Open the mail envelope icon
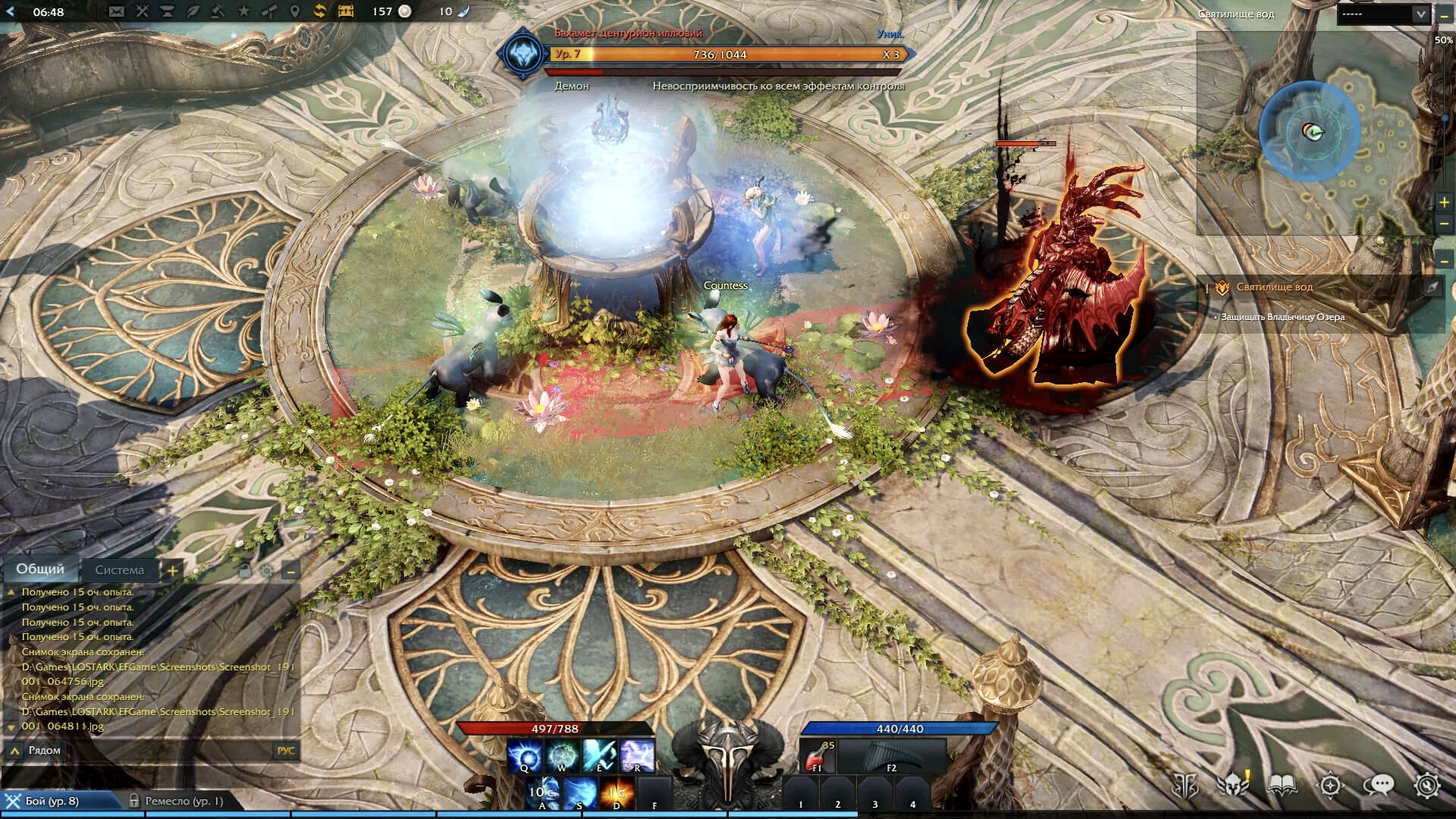Viewport: 1456px width, 819px height. pyautogui.click(x=116, y=11)
